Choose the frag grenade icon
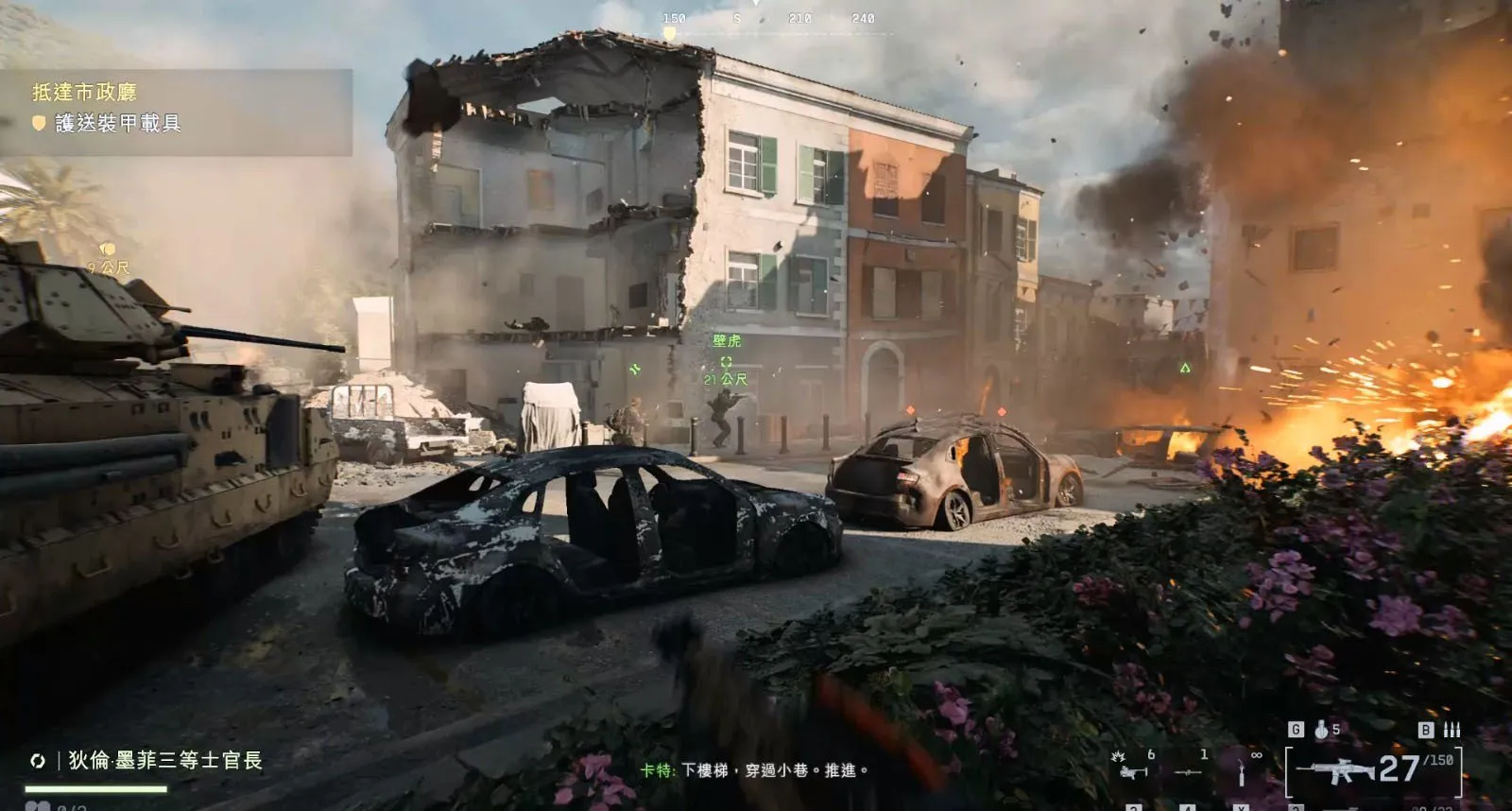This screenshot has width=1512, height=811. click(1321, 730)
